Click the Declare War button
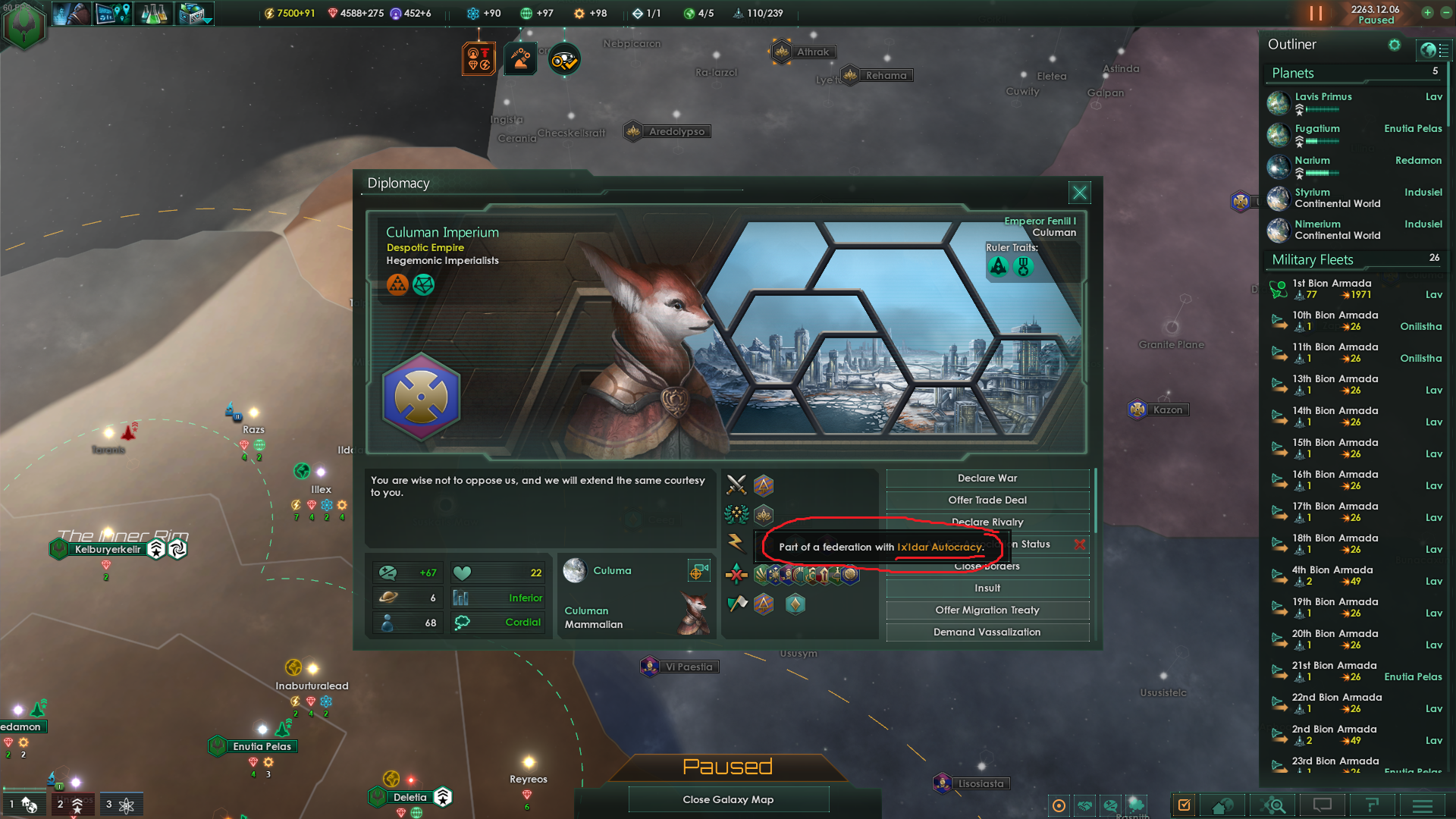Screen dimensions: 1456x819 (x=987, y=478)
